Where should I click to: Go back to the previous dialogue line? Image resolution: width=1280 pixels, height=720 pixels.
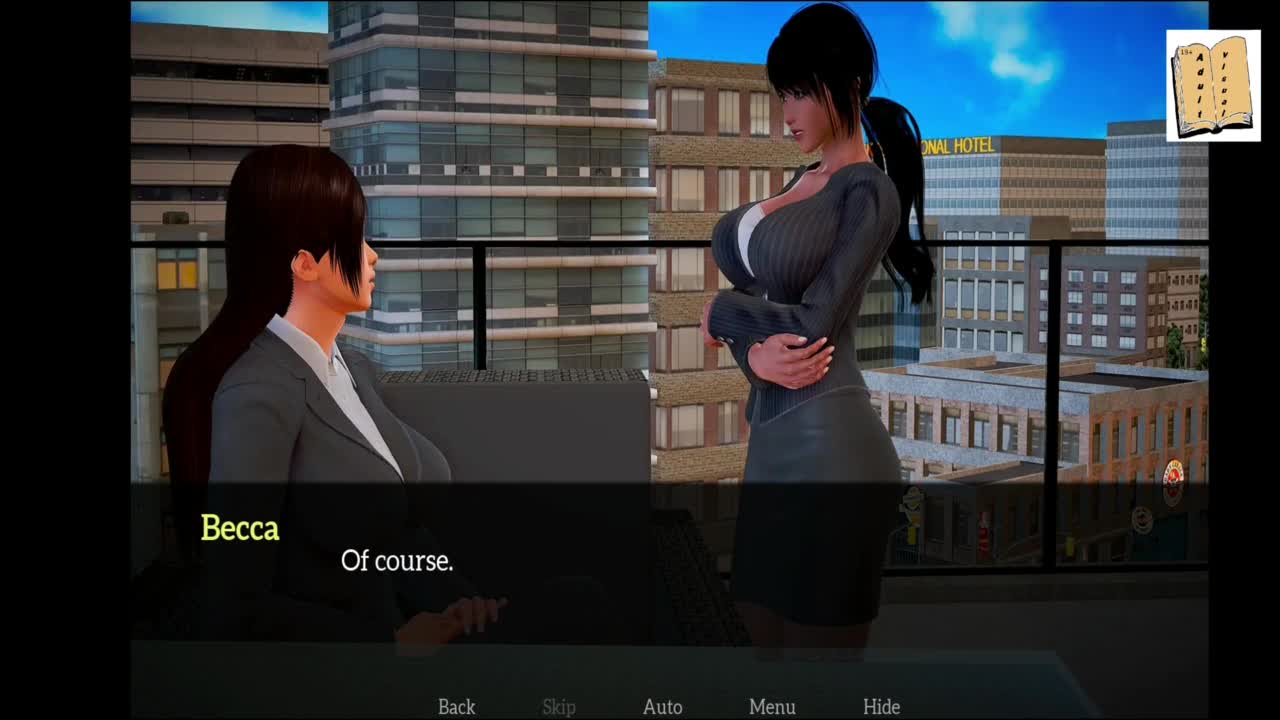pos(456,707)
